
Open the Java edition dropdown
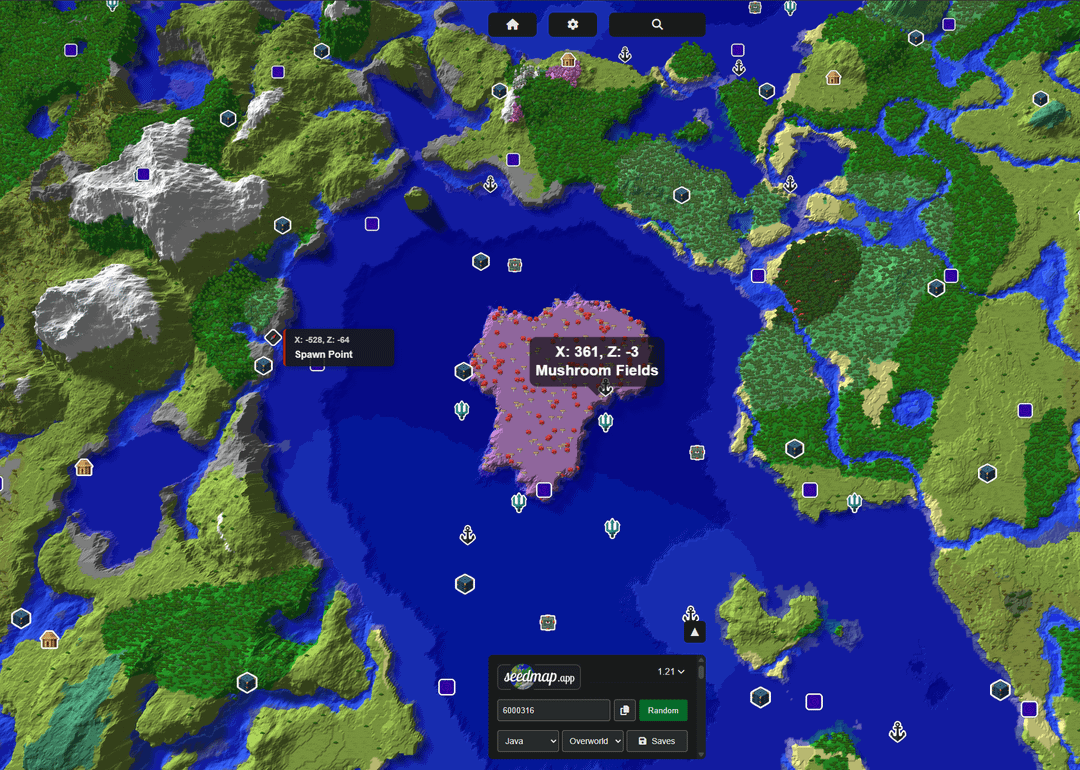(x=528, y=741)
